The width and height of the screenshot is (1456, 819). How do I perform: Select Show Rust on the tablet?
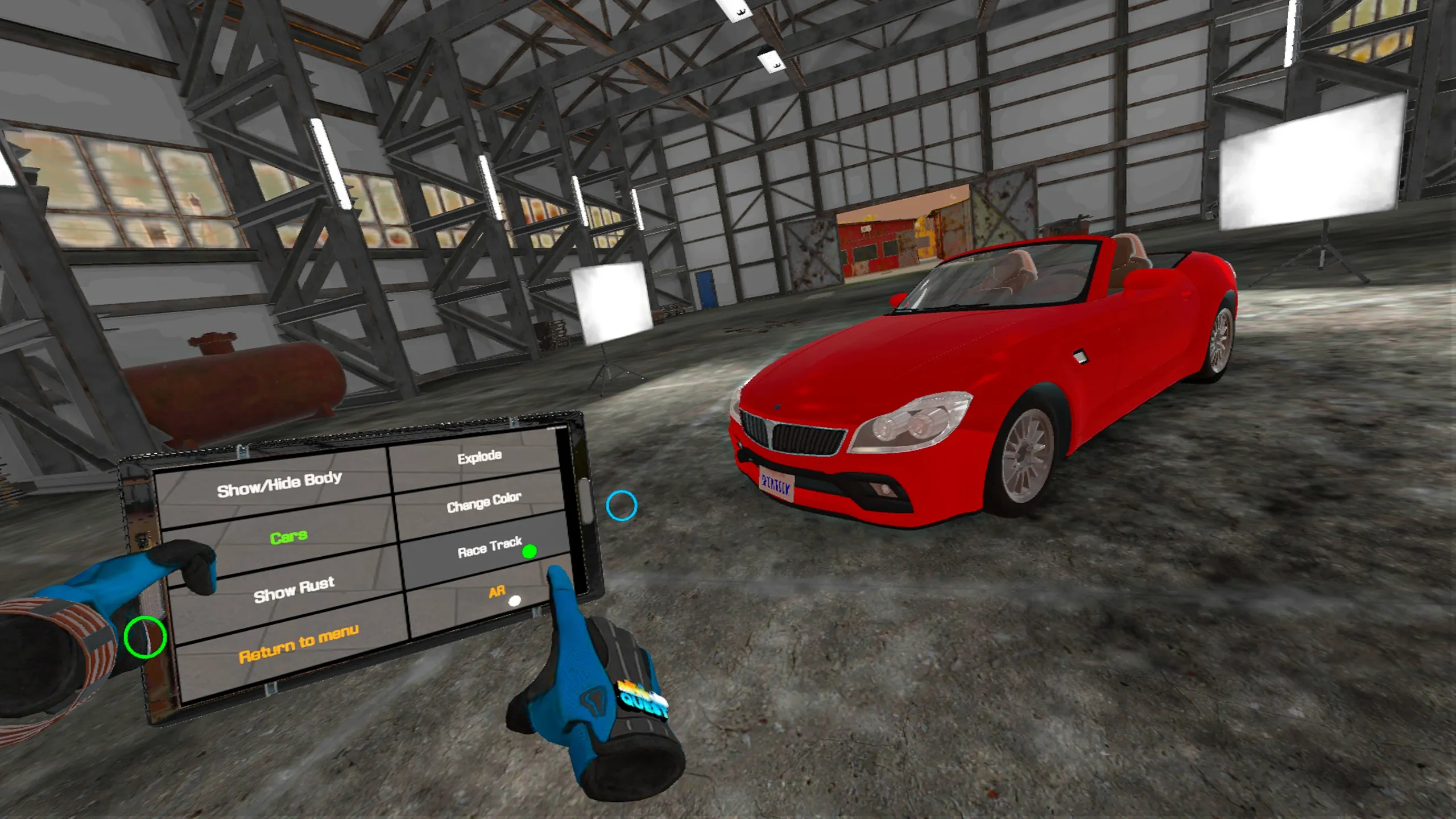pos(293,590)
